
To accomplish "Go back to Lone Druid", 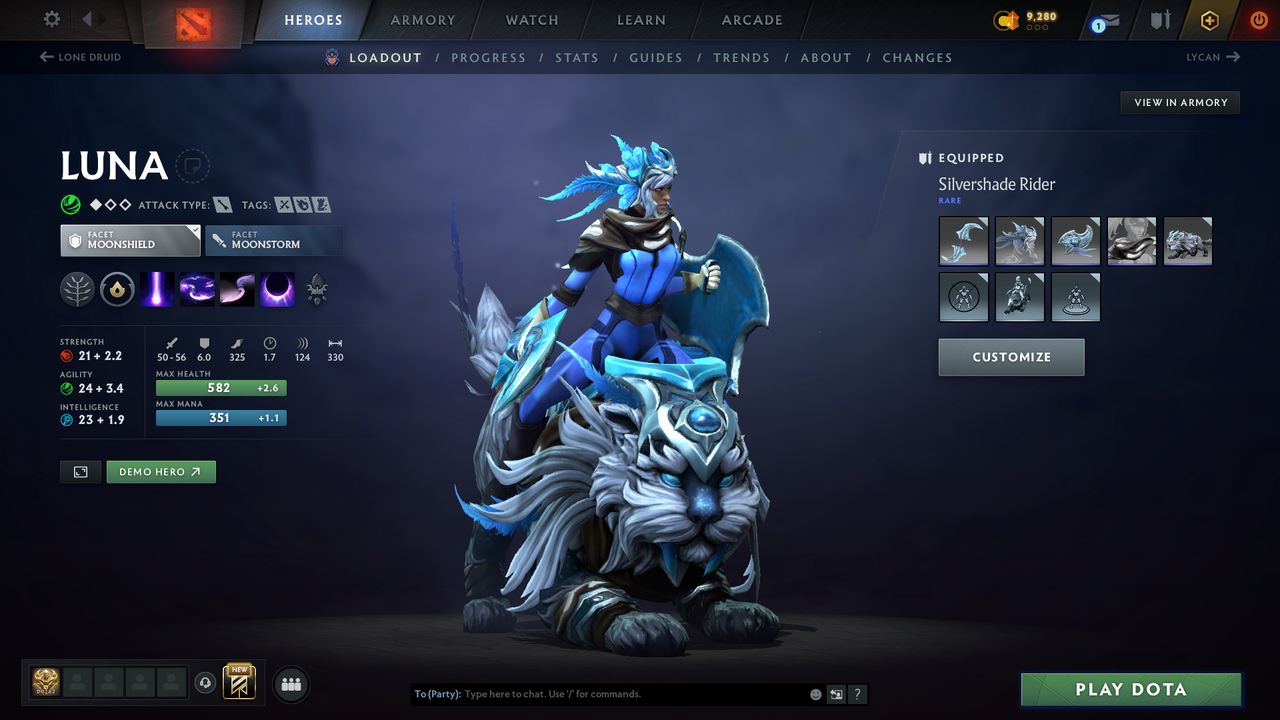I will point(80,57).
